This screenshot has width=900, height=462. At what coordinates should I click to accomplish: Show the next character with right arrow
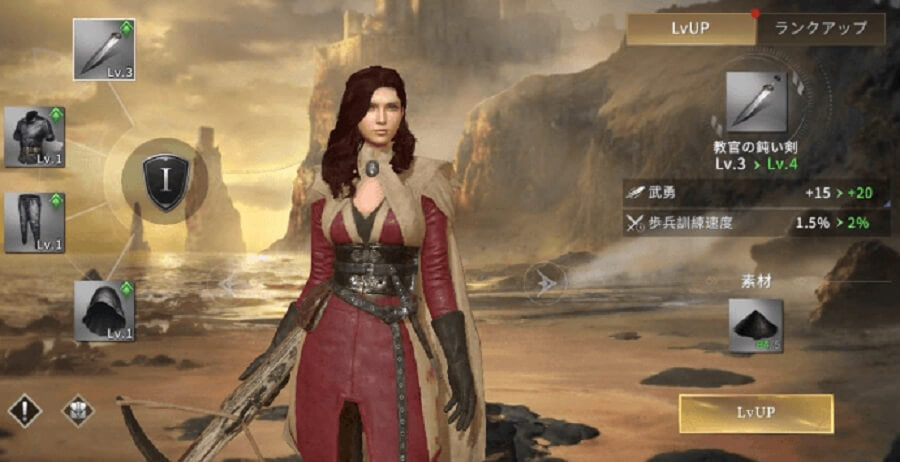(x=543, y=282)
